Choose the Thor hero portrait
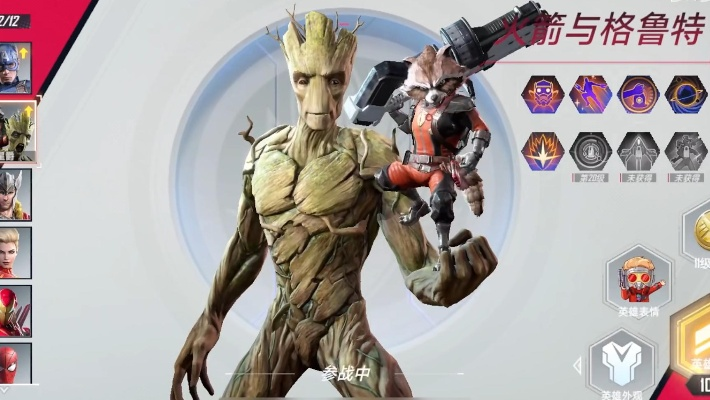Image resolution: width=710 pixels, height=400 pixels. pyautogui.click(x=16, y=193)
